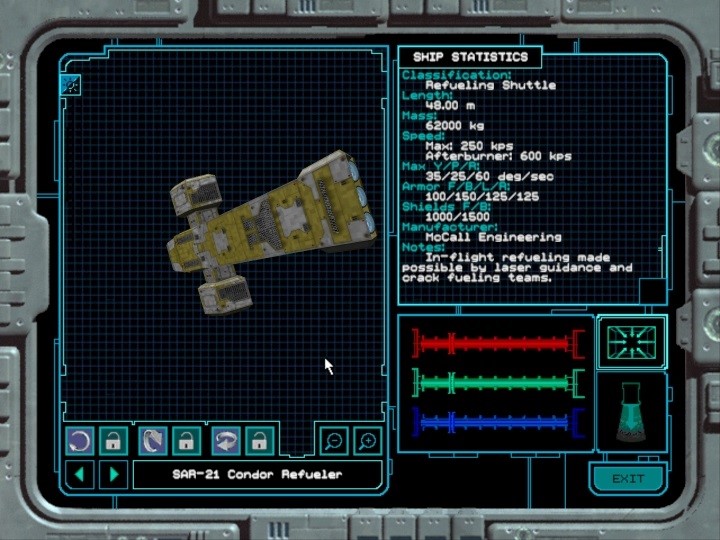The width and height of the screenshot is (720, 540).
Task: Click the red color slider bar
Action: pos(497,343)
